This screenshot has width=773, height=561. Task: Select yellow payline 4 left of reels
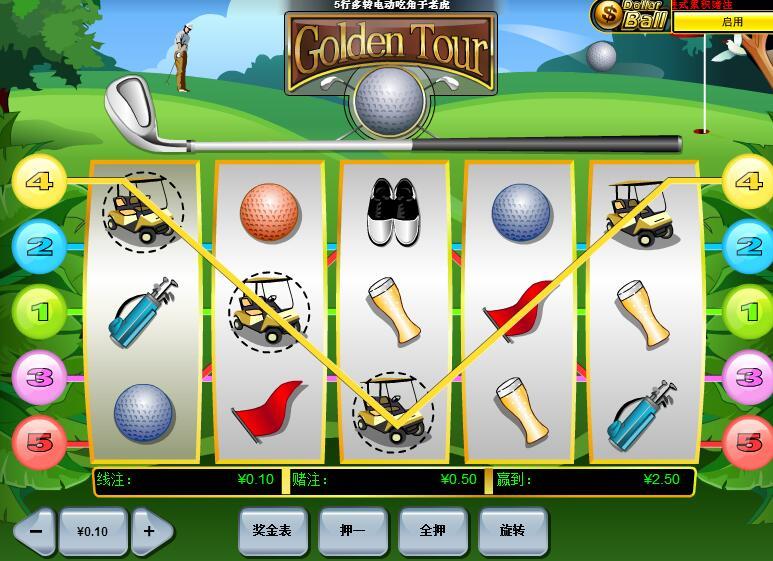(39, 183)
